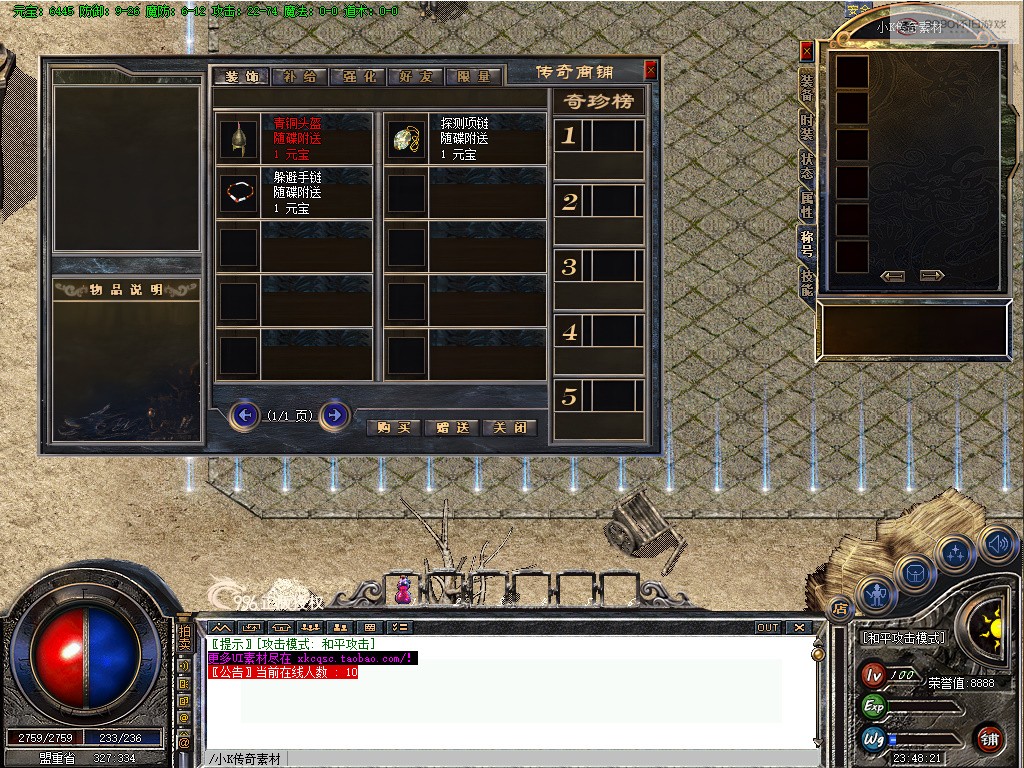Click the chat window OUT button
1024x768 pixels.
pos(767,628)
